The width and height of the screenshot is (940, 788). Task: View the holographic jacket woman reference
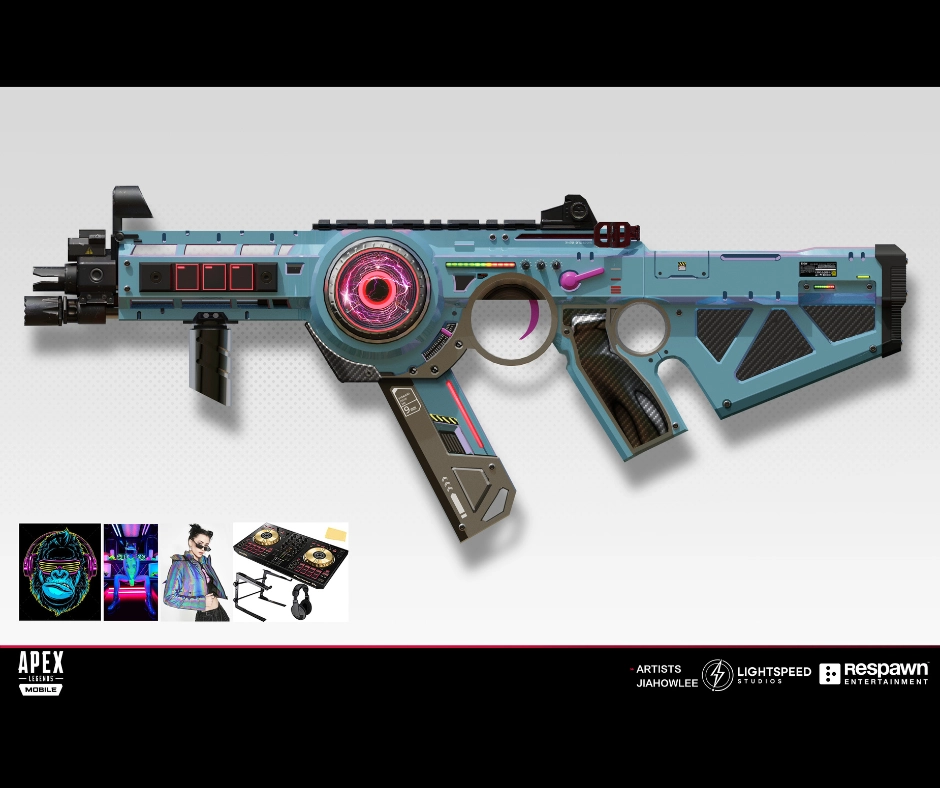click(196, 572)
